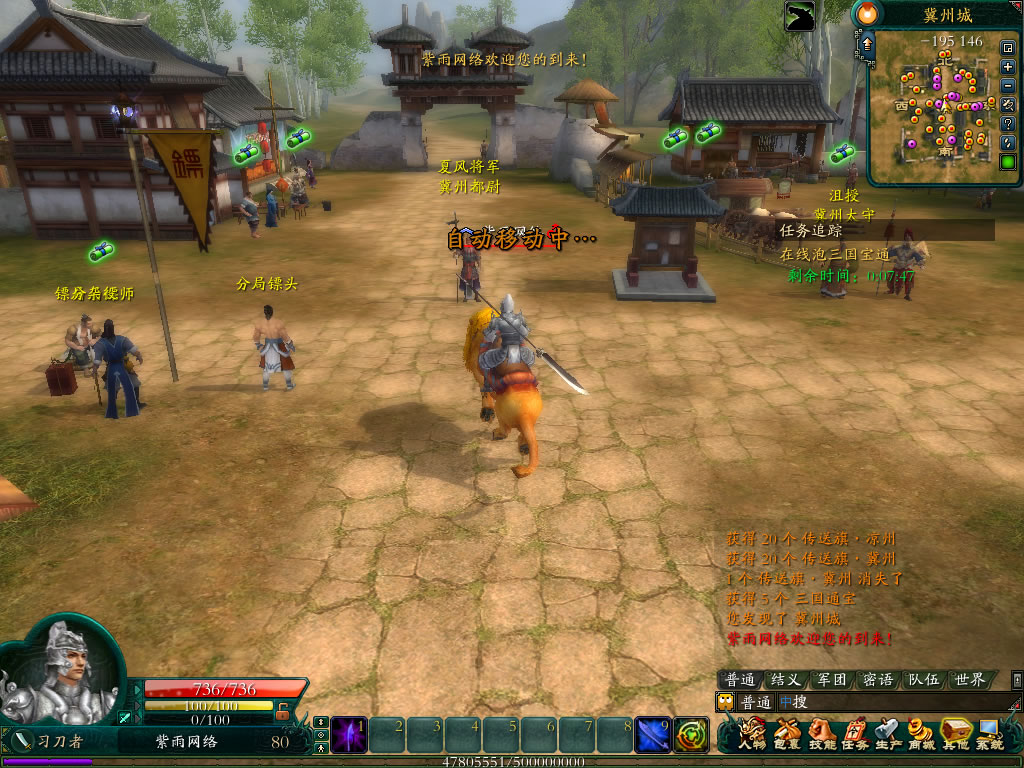This screenshot has width=1024, height=768.
Task: Zoom out the minimap with minus button
Action: [x=1008, y=85]
